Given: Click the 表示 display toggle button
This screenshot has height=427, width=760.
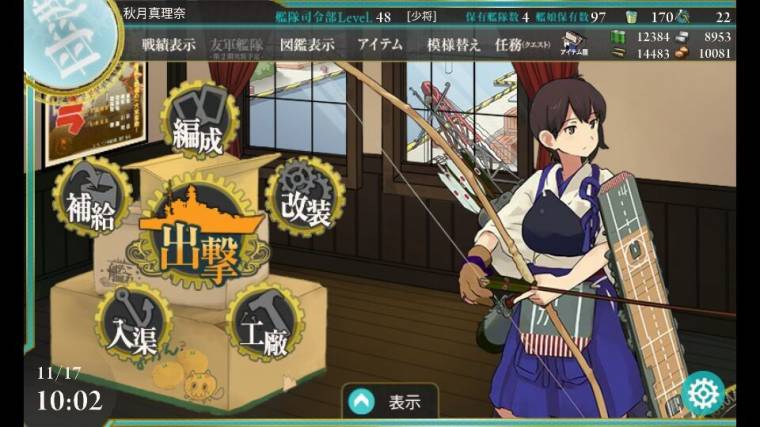Looking at the screenshot, I should (x=390, y=403).
